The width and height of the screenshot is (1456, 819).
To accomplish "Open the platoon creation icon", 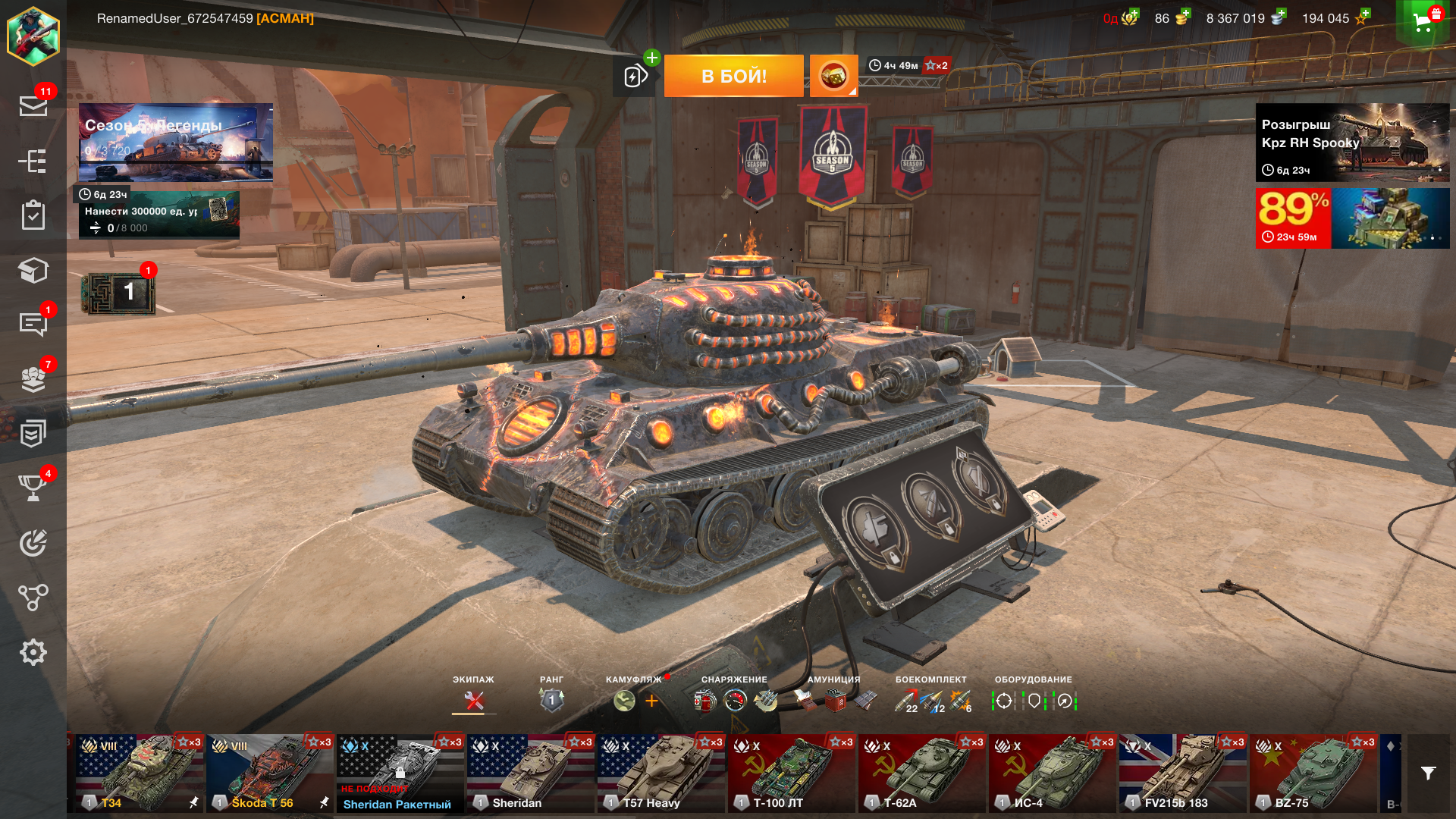I will tap(635, 76).
